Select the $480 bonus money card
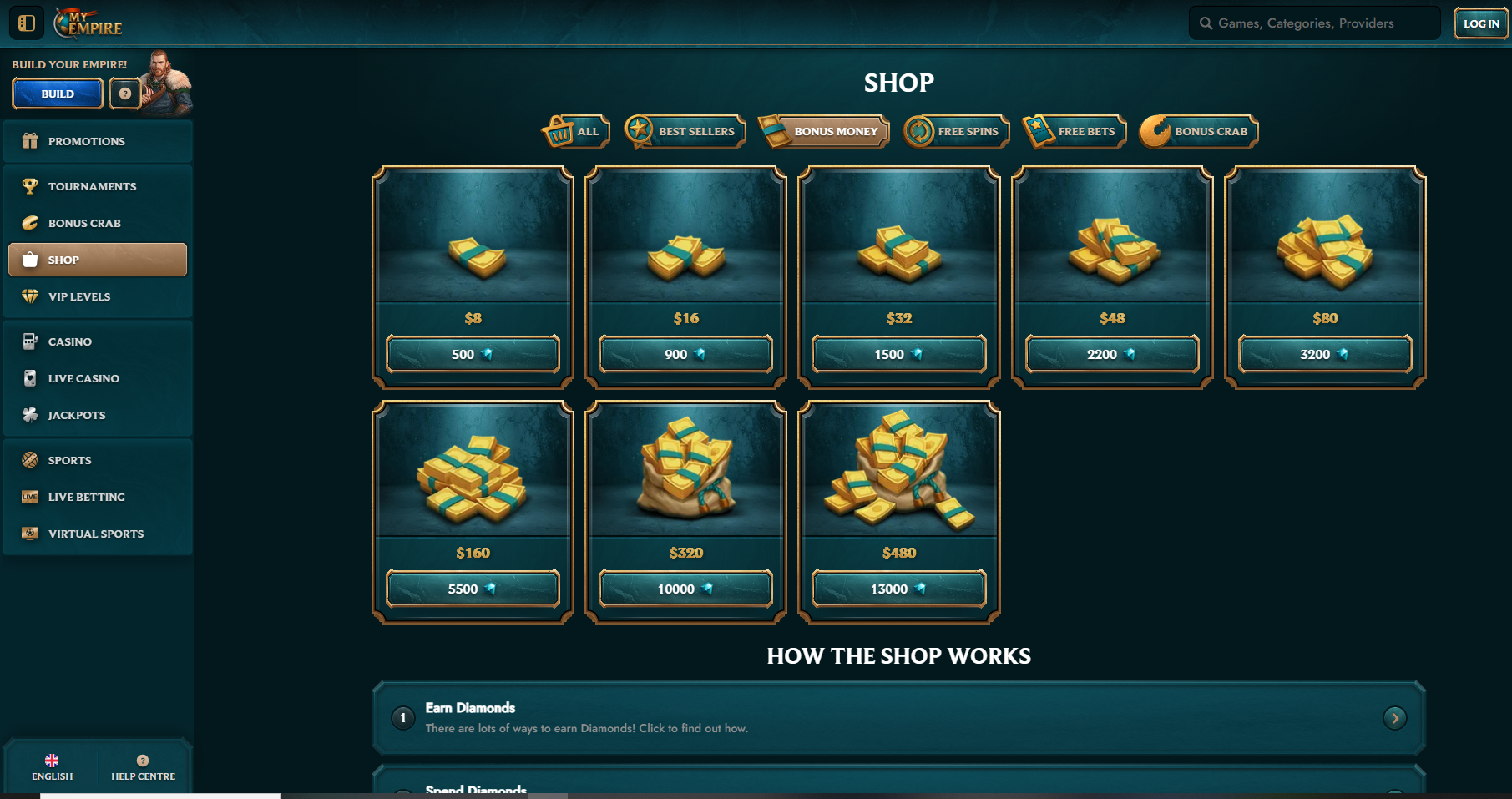This screenshot has height=799, width=1512. click(x=899, y=484)
